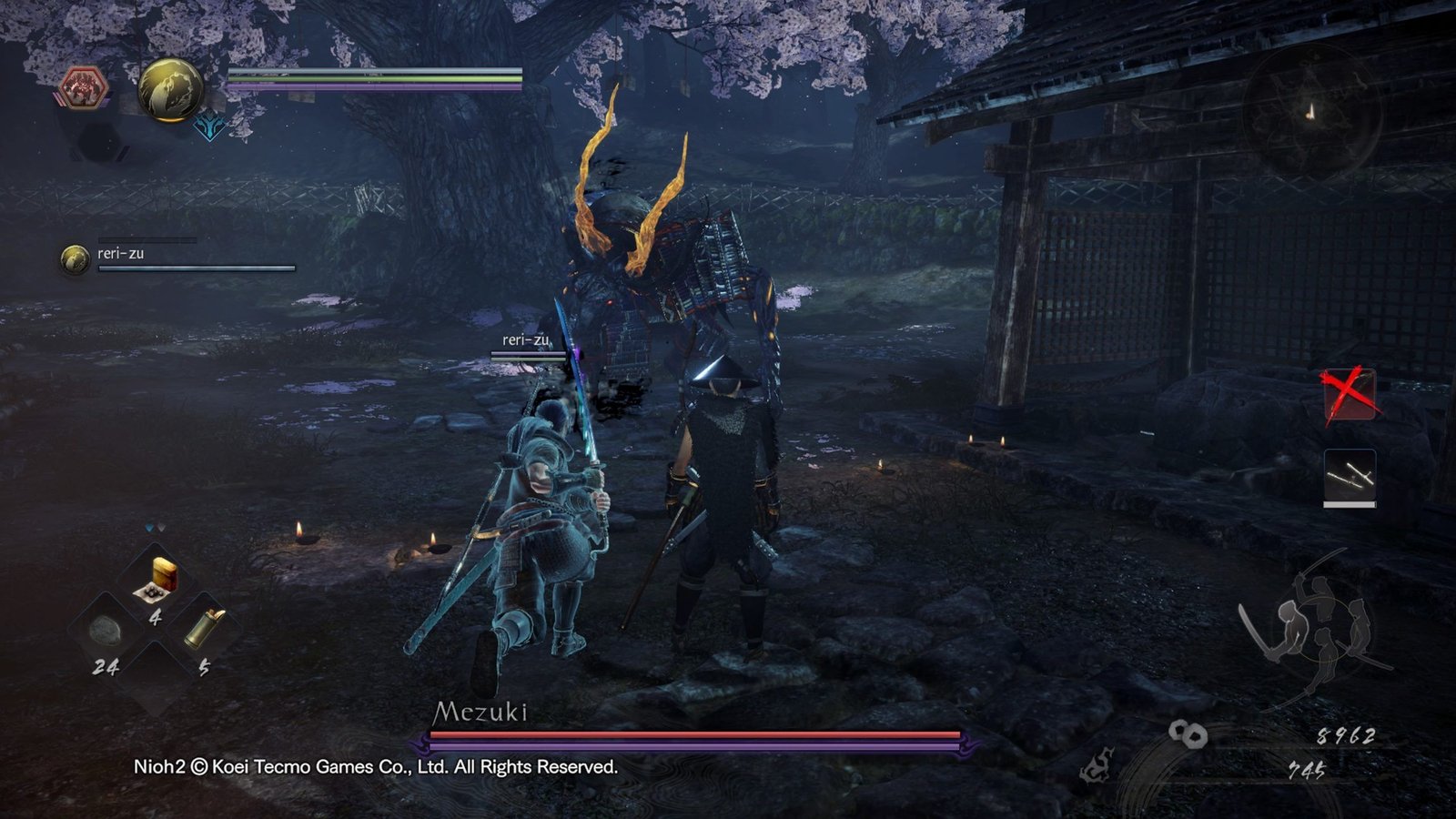Image resolution: width=1456 pixels, height=819 pixels.
Task: Open the circular compass radar
Action: click(x=1310, y=112)
